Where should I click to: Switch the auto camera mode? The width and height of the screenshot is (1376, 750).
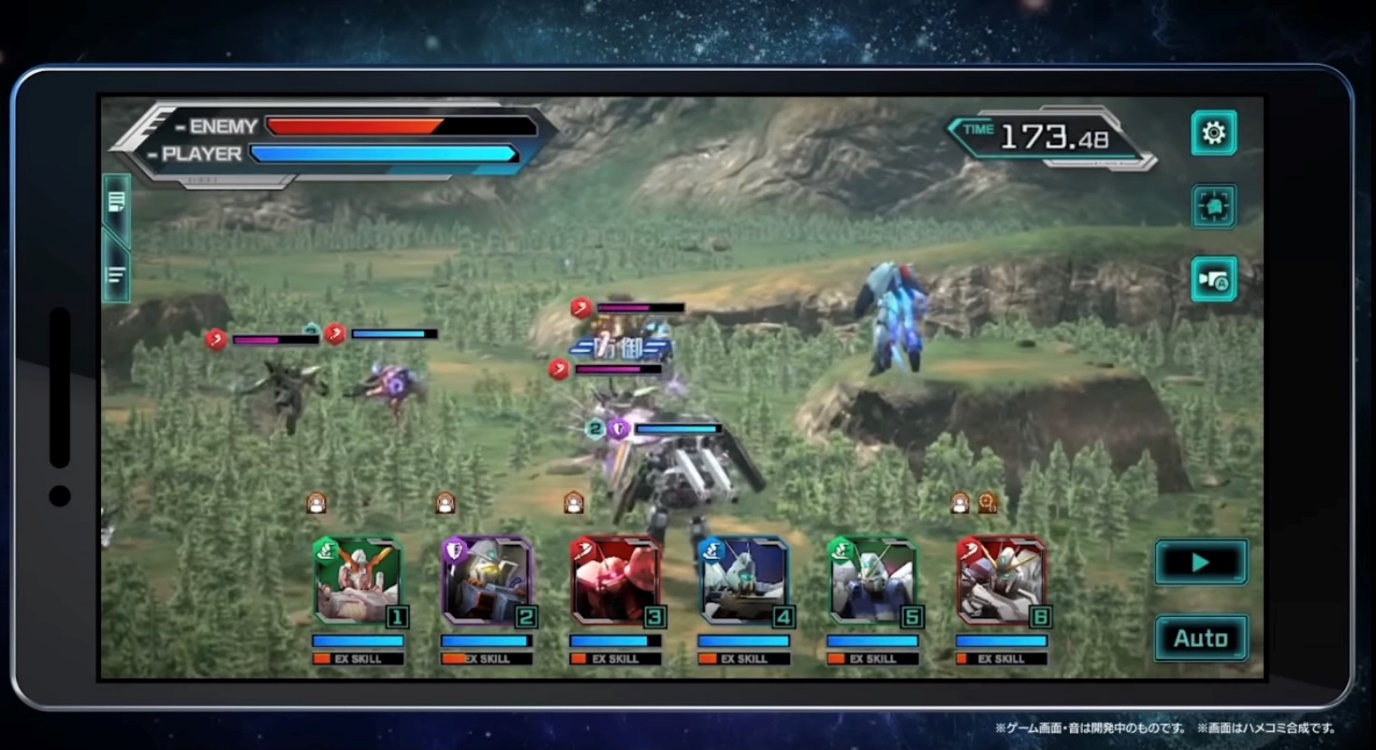coord(1213,279)
